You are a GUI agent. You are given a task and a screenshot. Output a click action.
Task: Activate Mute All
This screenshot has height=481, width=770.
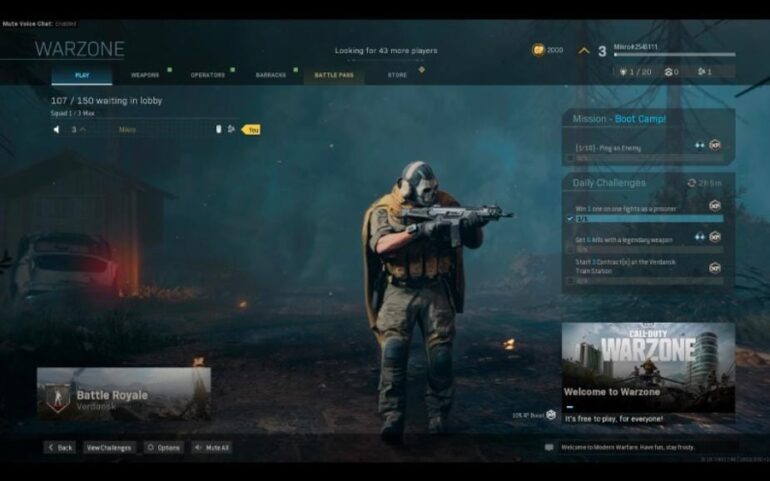[212, 447]
